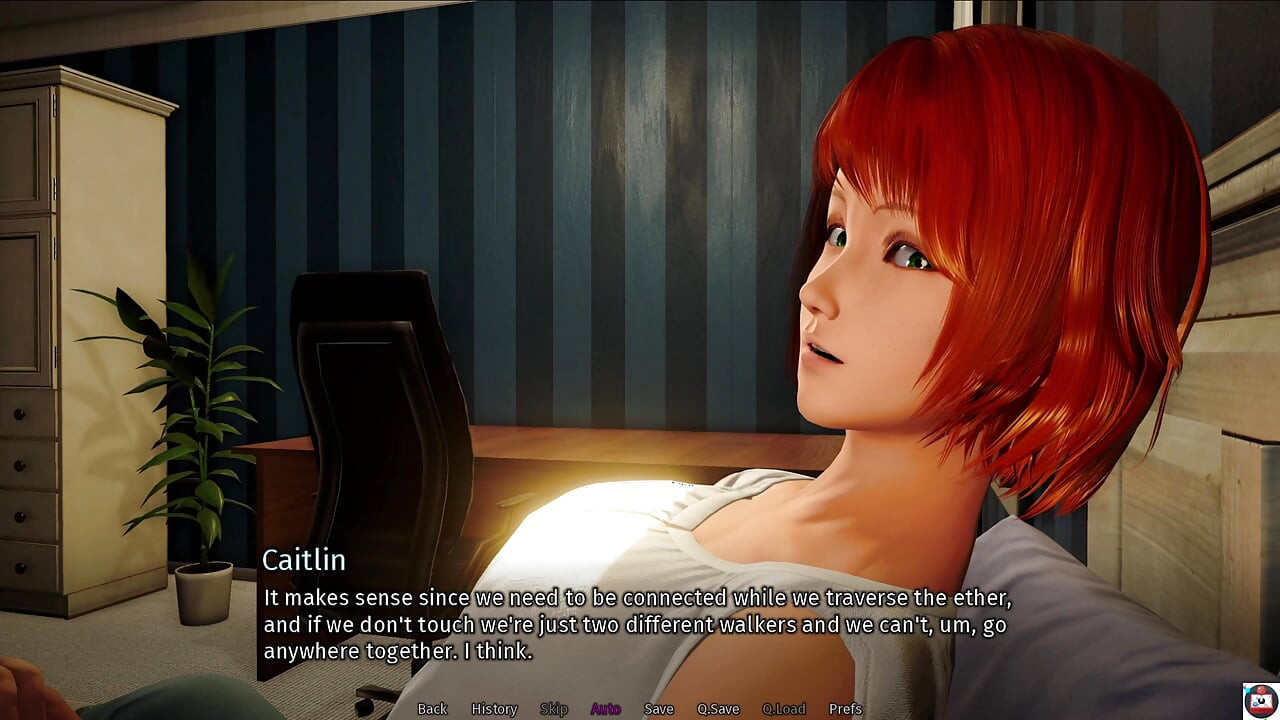Toggle Skip mode

554,709
